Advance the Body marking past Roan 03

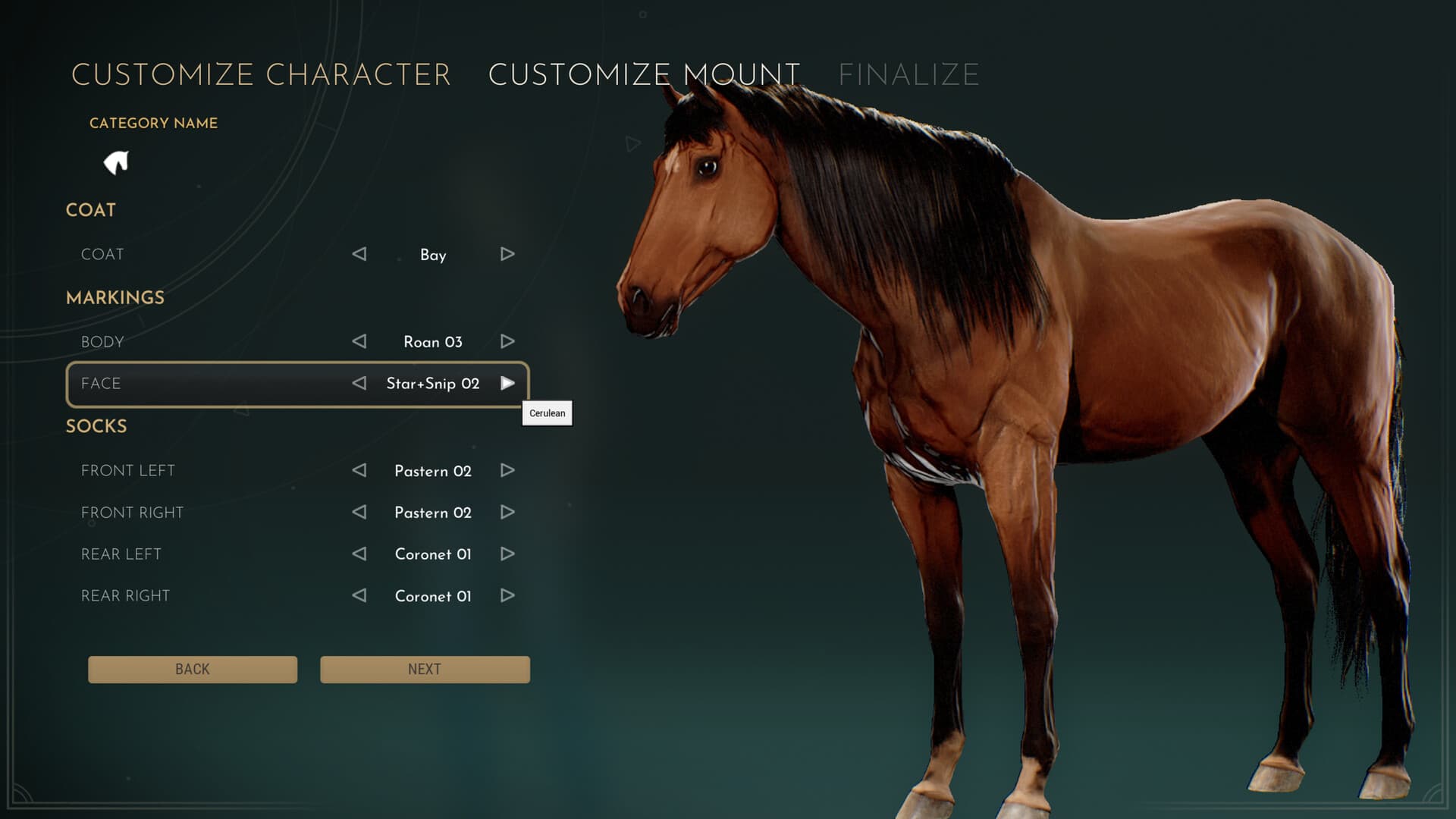[507, 341]
